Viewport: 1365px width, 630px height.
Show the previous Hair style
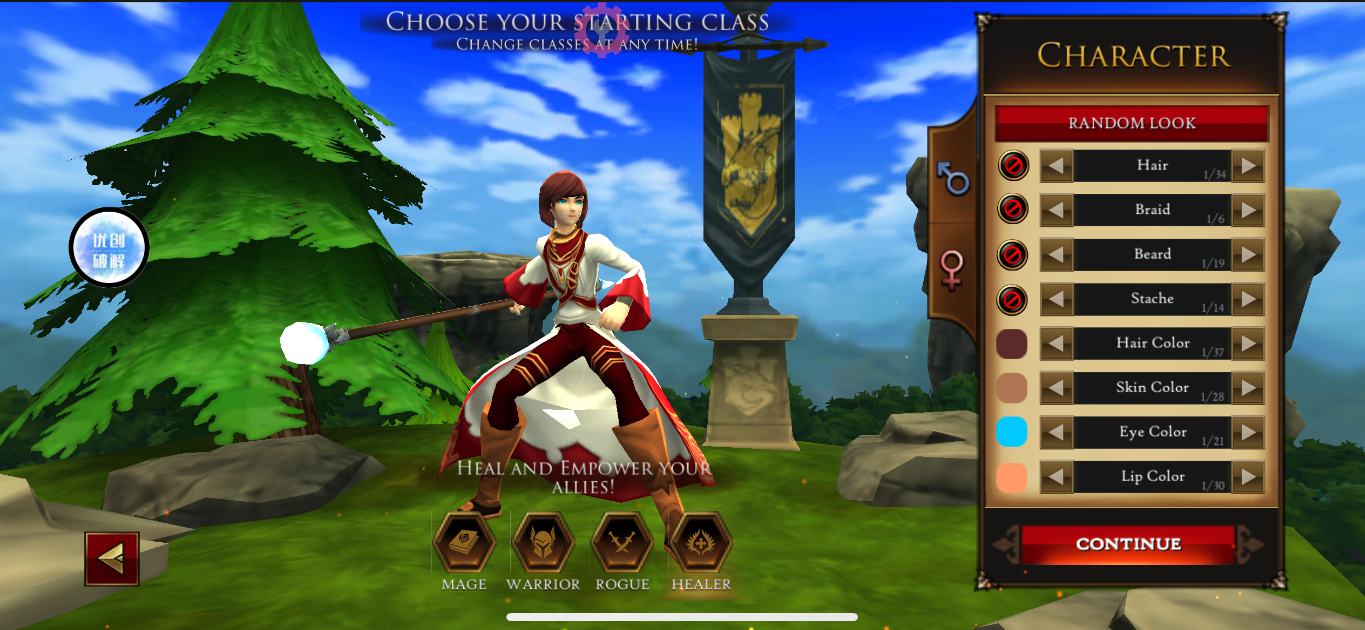pos(1057,166)
